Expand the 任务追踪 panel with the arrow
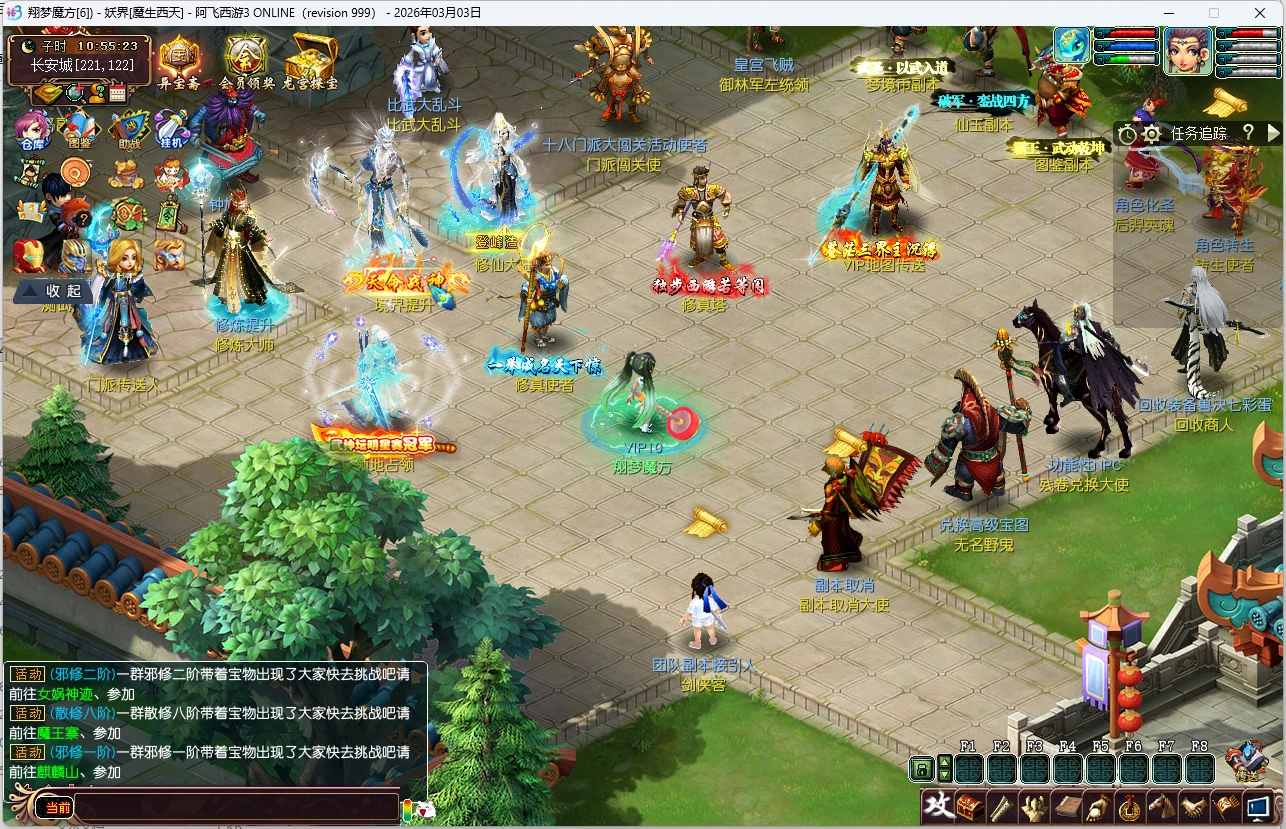The image size is (1286, 829). (1273, 132)
